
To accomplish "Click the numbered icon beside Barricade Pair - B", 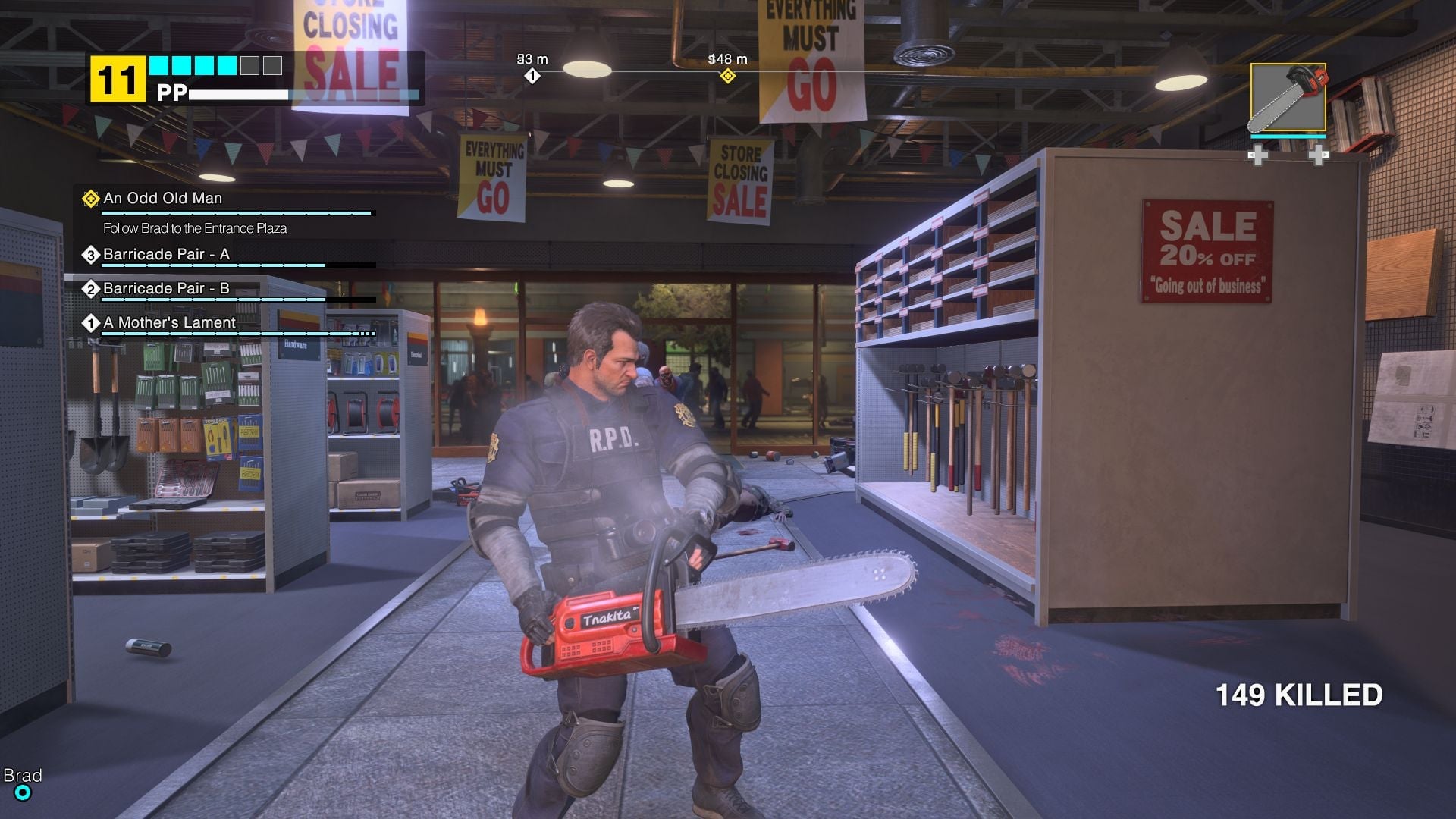I will click(x=91, y=289).
